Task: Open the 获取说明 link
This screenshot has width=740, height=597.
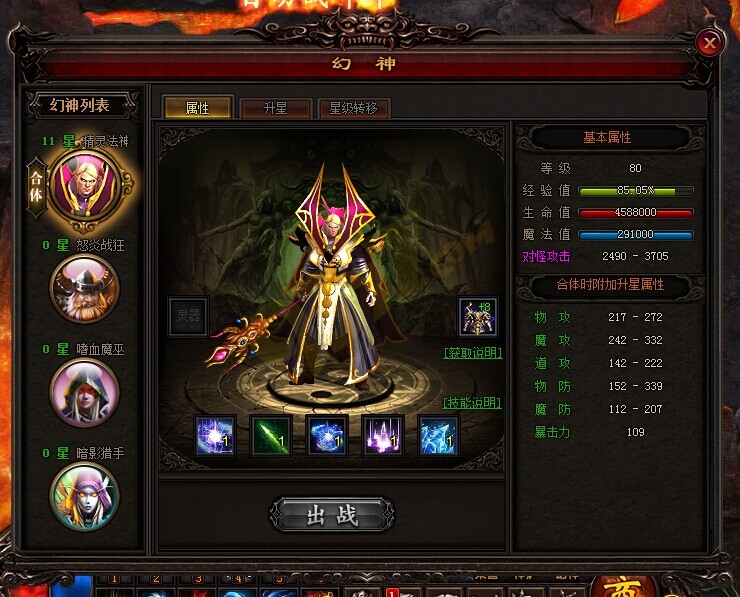Action: tap(472, 353)
